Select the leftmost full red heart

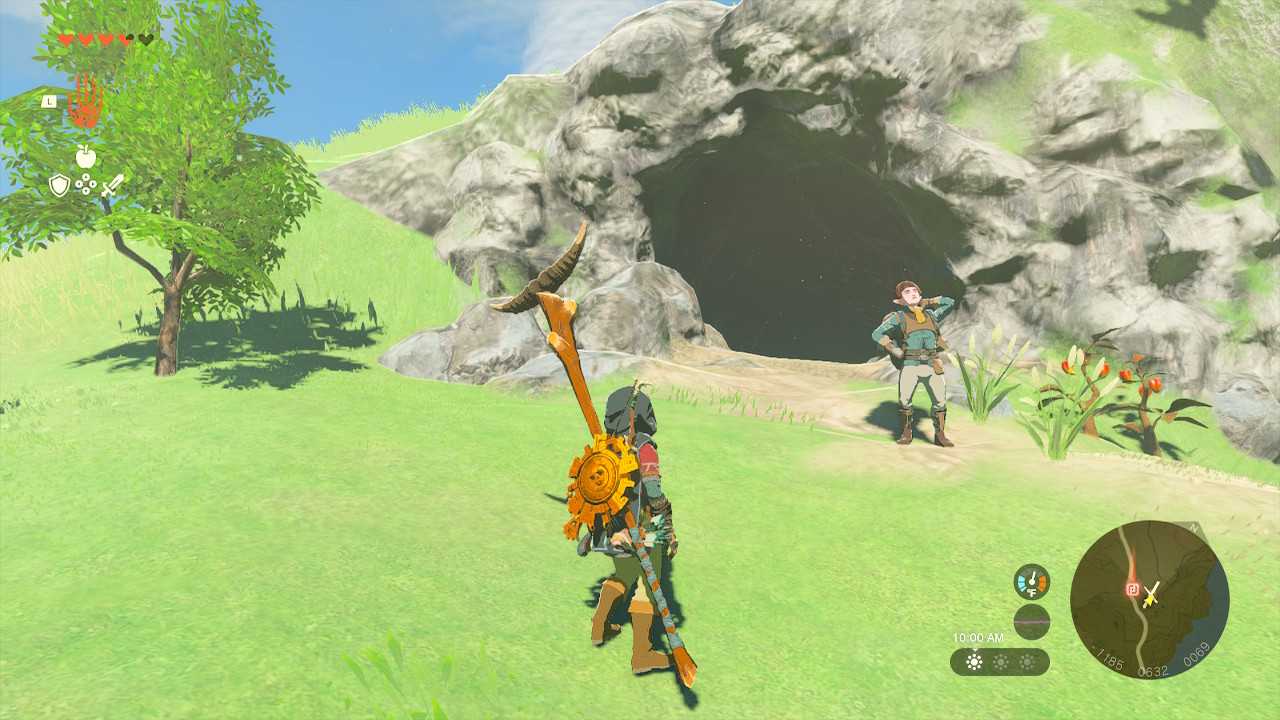pyautogui.click(x=65, y=39)
